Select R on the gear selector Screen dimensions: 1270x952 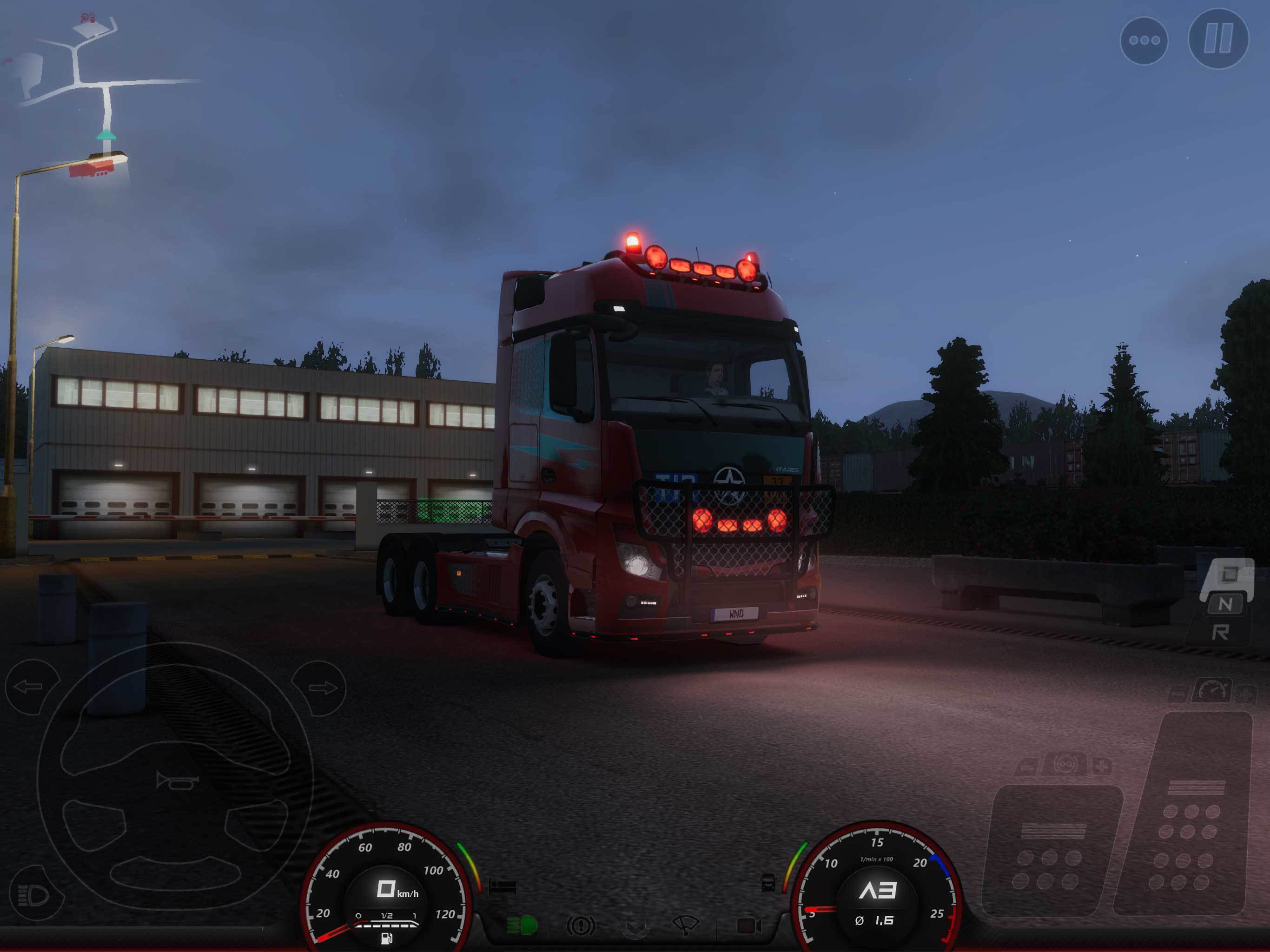pyautogui.click(x=1222, y=632)
